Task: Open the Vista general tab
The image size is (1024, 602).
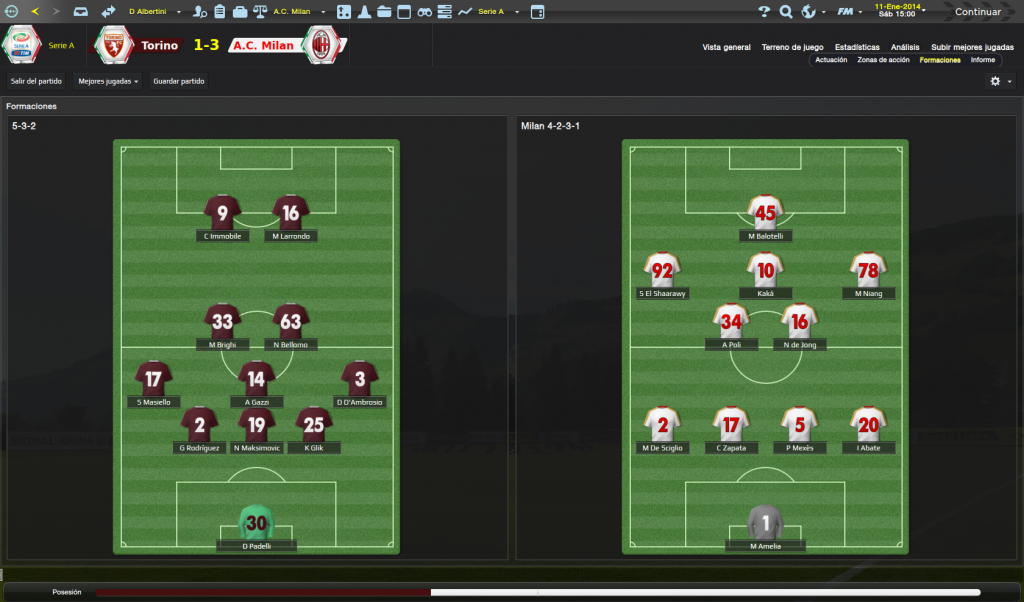Action: (x=726, y=47)
